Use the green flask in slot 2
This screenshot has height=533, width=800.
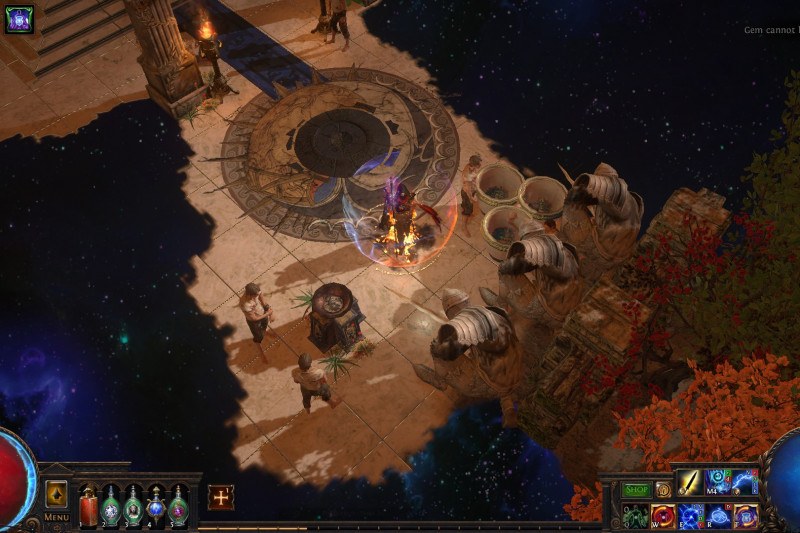111,506
